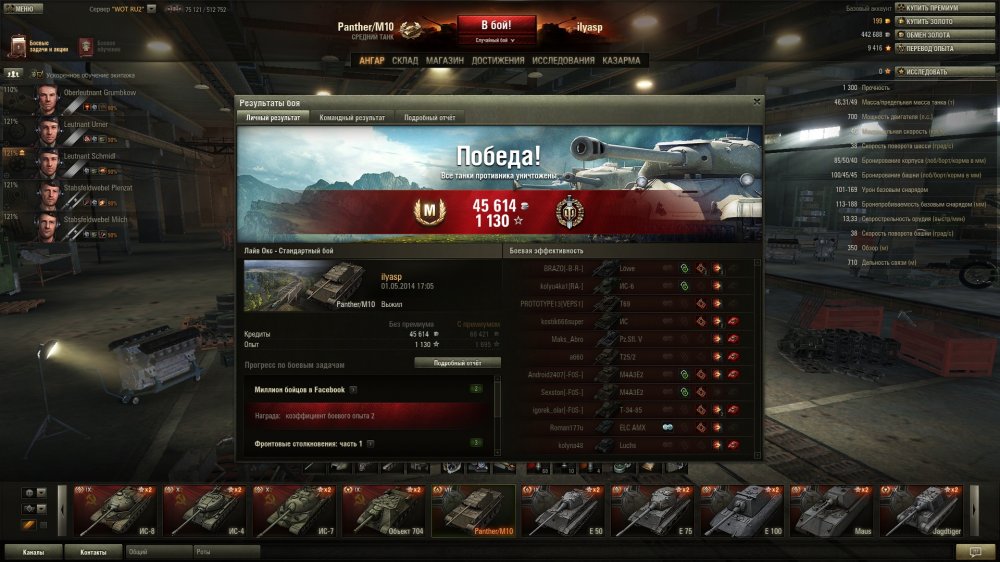Visit the Казарма barracks

621,60
